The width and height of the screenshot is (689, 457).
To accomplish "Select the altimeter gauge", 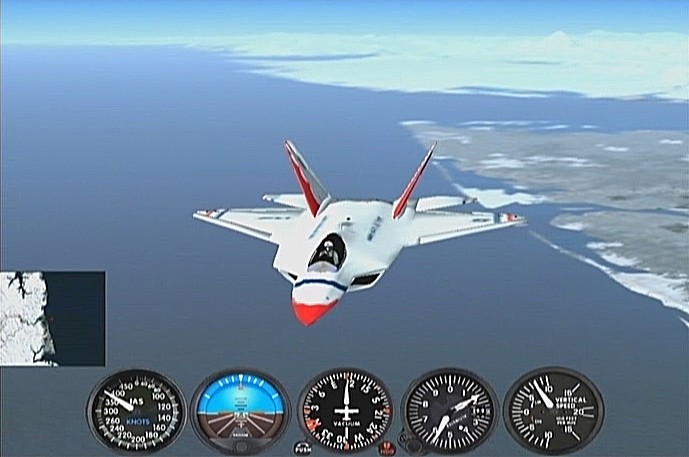I will pos(449,410).
